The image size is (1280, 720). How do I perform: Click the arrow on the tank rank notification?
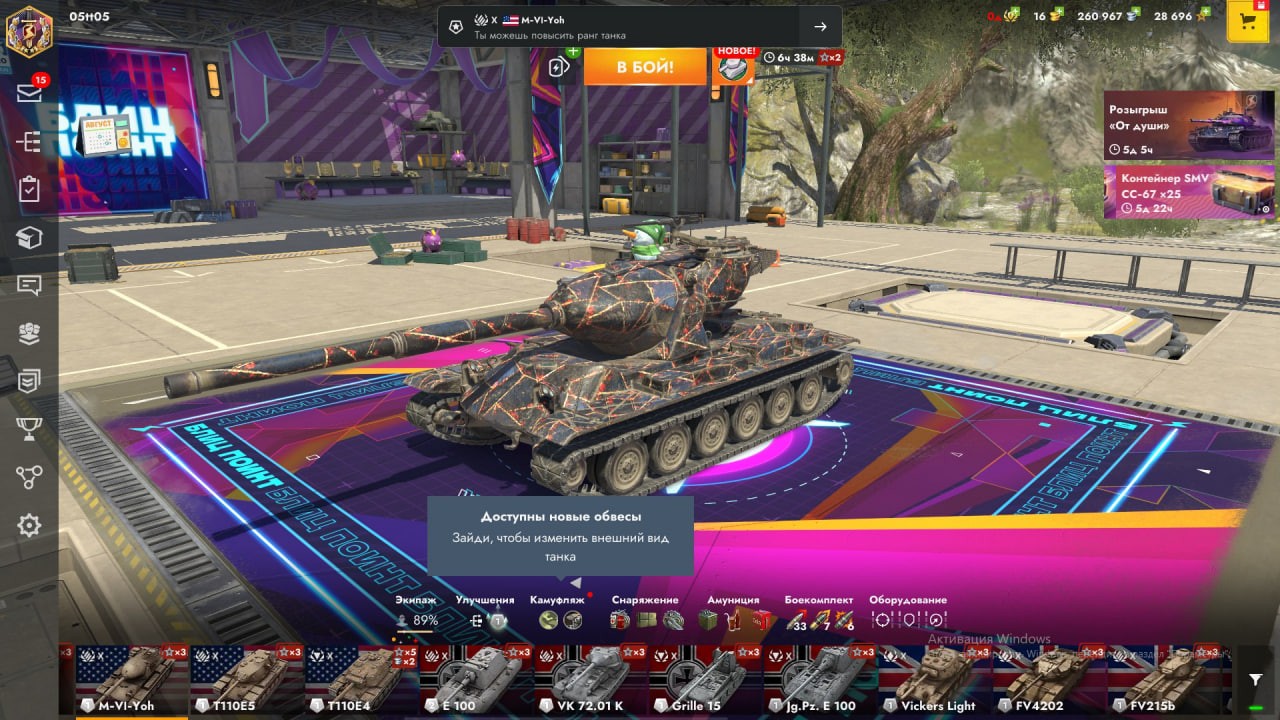820,27
